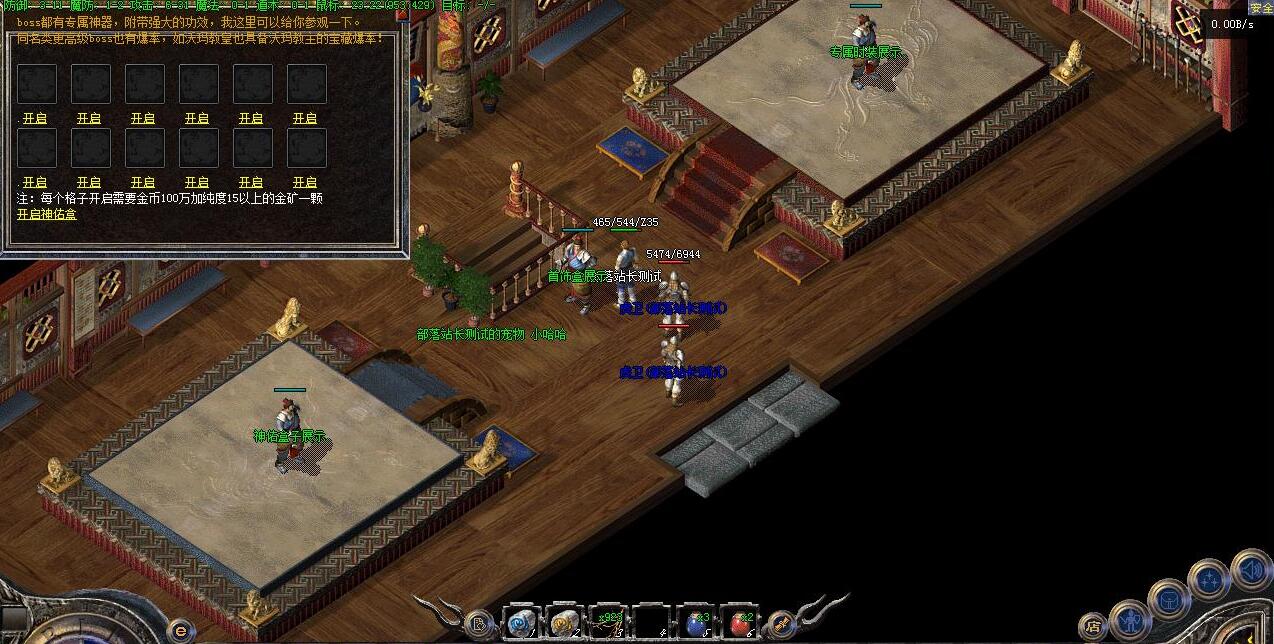Click the 开启神佑盒 link
This screenshot has height=644, width=1274.
pyautogui.click(x=46, y=214)
